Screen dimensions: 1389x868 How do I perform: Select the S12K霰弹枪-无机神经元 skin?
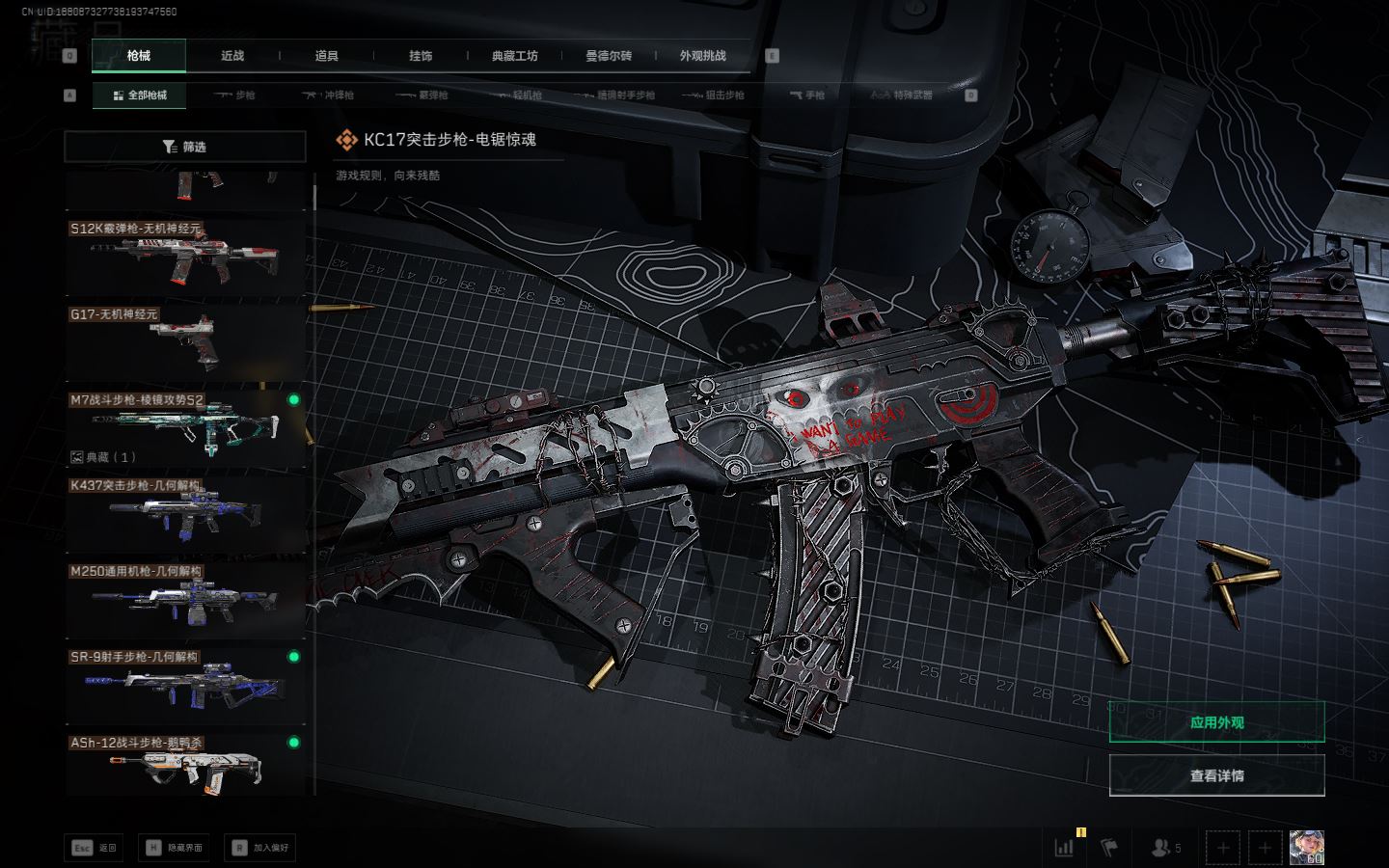(x=184, y=258)
